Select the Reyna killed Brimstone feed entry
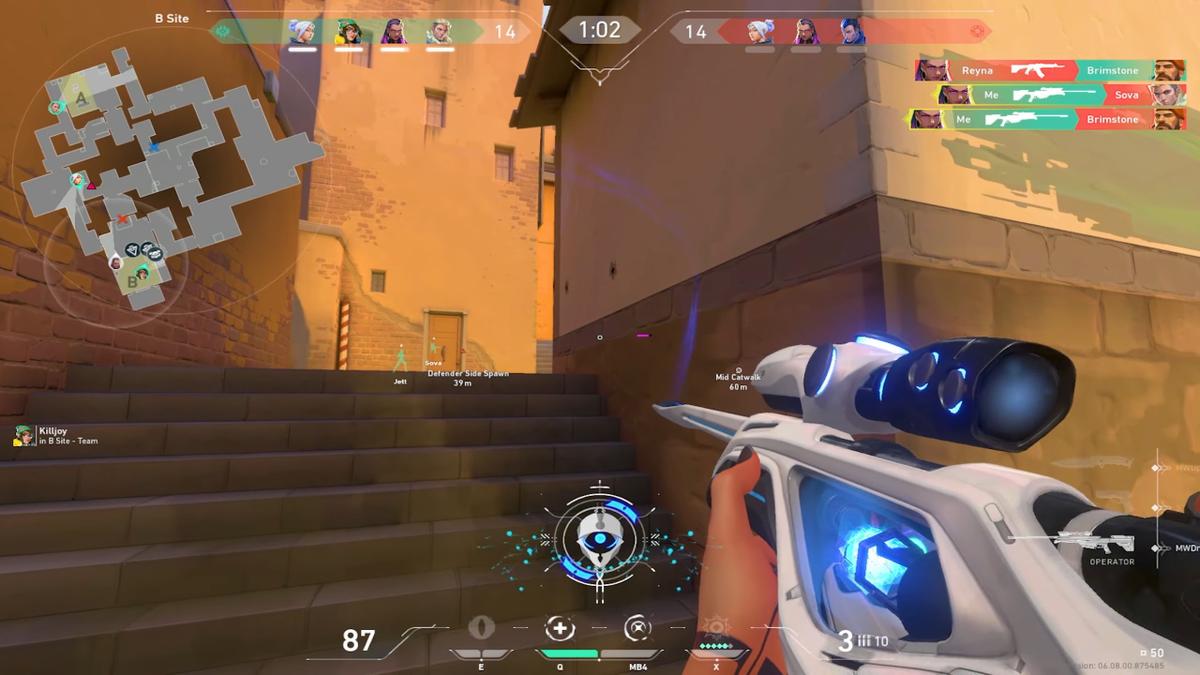 [x=1050, y=70]
